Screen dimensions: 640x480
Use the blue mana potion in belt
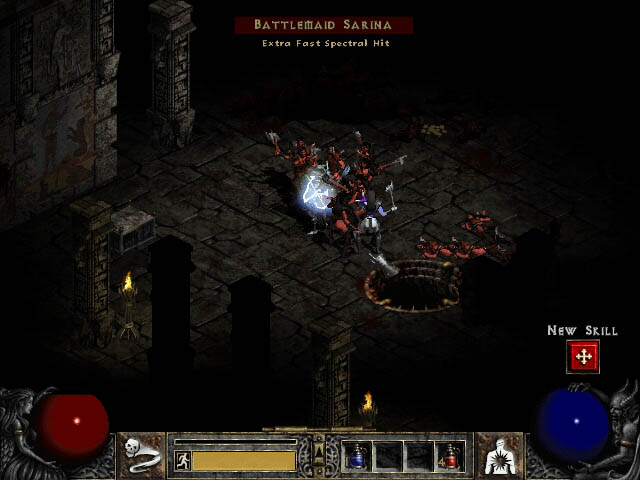[x=357, y=456]
